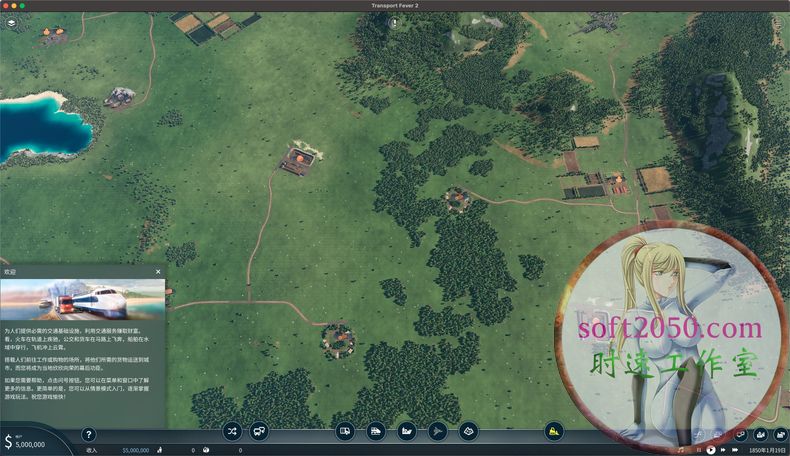Image resolution: width=790 pixels, height=456 pixels.
Task: Set game speed to fast forward
Action: tap(723, 450)
